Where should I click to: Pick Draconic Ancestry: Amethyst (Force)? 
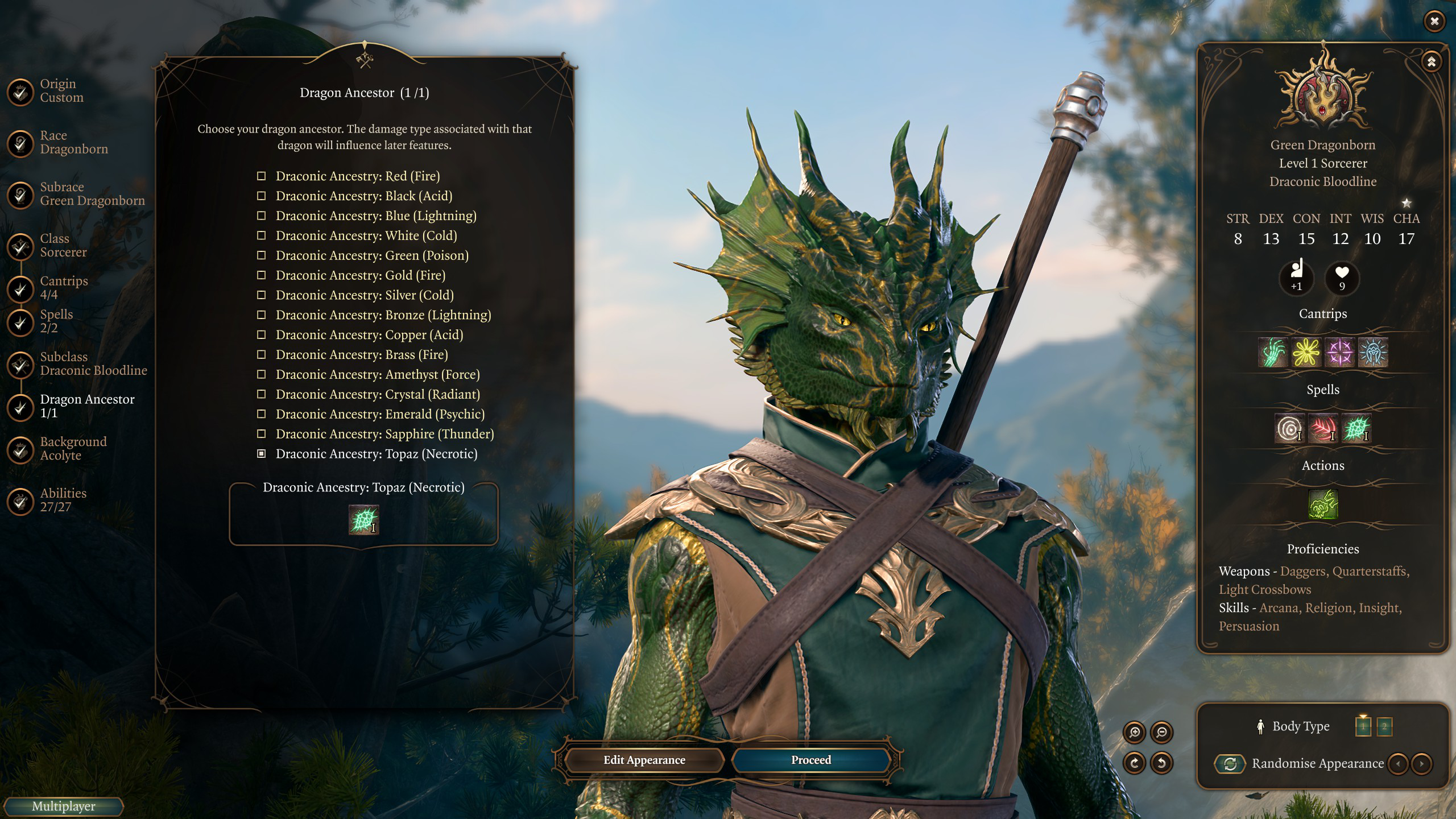pyautogui.click(x=377, y=374)
